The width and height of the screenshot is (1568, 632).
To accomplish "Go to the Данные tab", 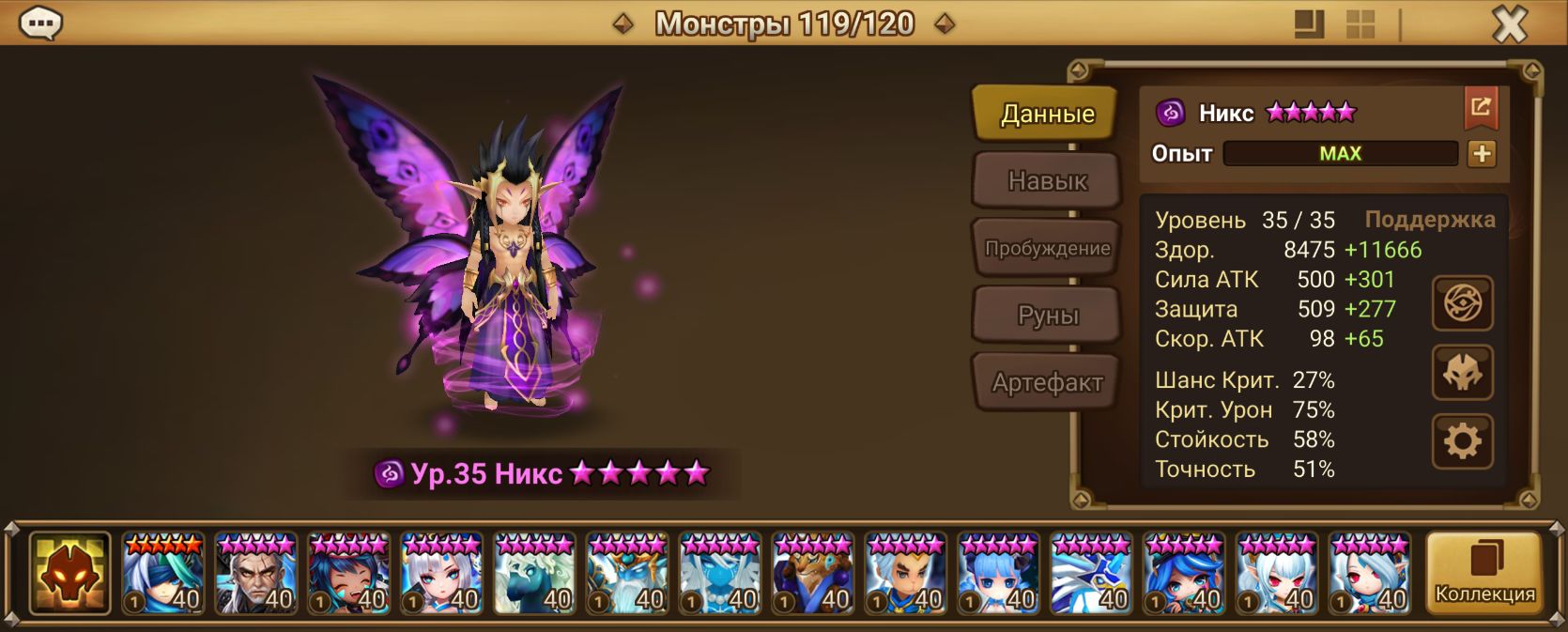I will point(1047,114).
